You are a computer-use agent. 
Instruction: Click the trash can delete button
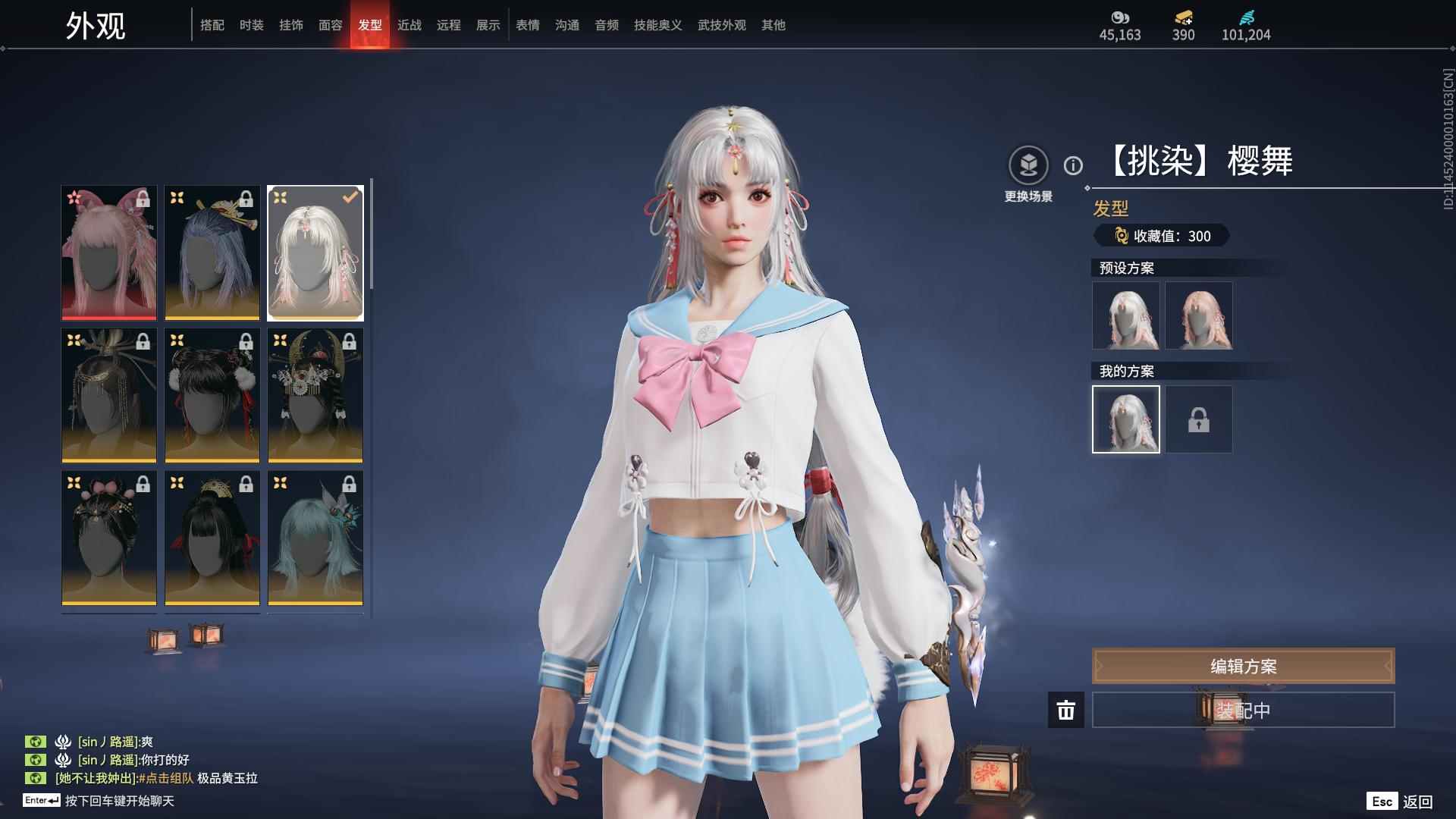click(1065, 710)
